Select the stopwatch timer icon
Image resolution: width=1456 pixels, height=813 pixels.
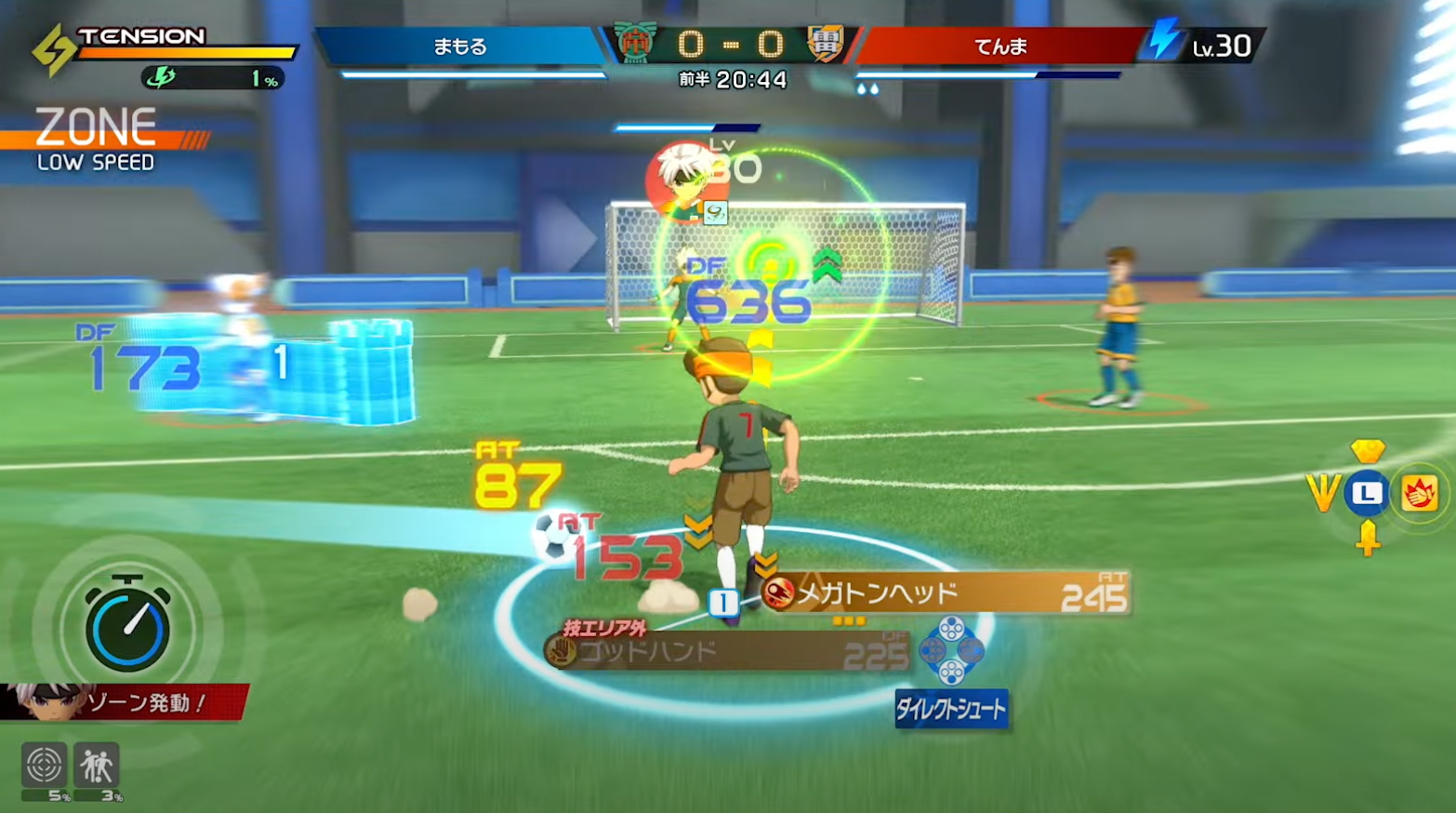[127, 626]
